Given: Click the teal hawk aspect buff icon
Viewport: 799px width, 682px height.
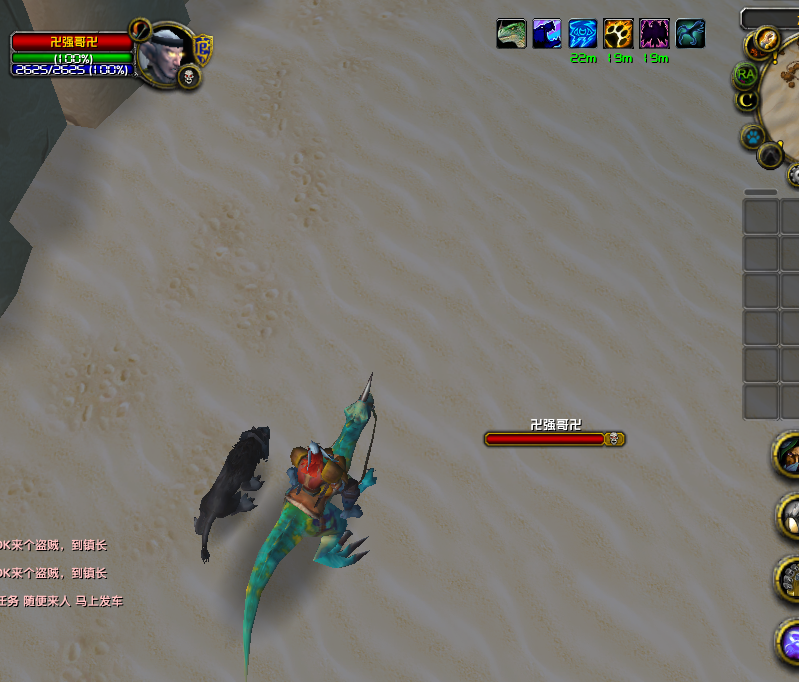Looking at the screenshot, I should coord(690,34).
